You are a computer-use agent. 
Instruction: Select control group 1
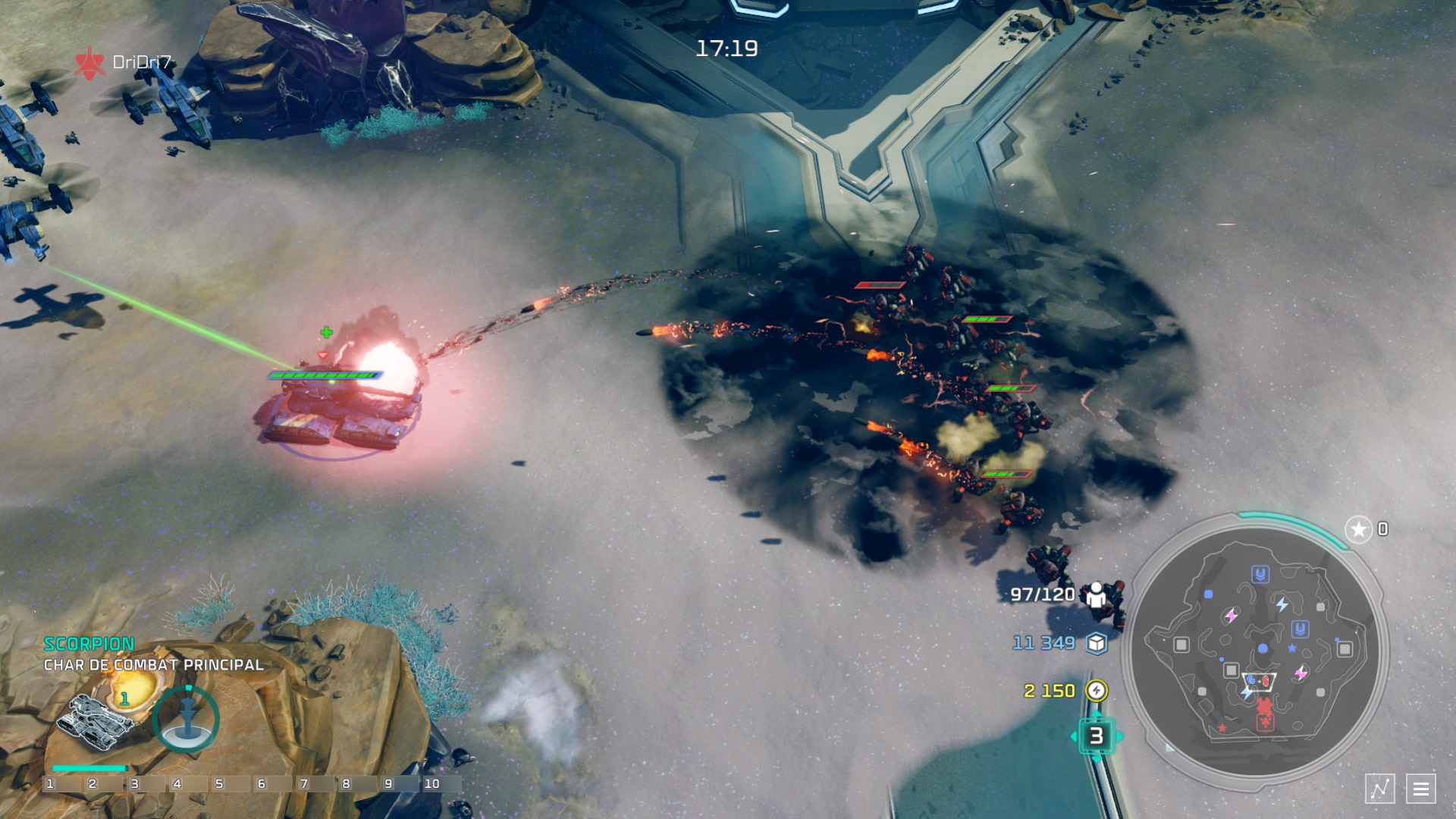(50, 784)
